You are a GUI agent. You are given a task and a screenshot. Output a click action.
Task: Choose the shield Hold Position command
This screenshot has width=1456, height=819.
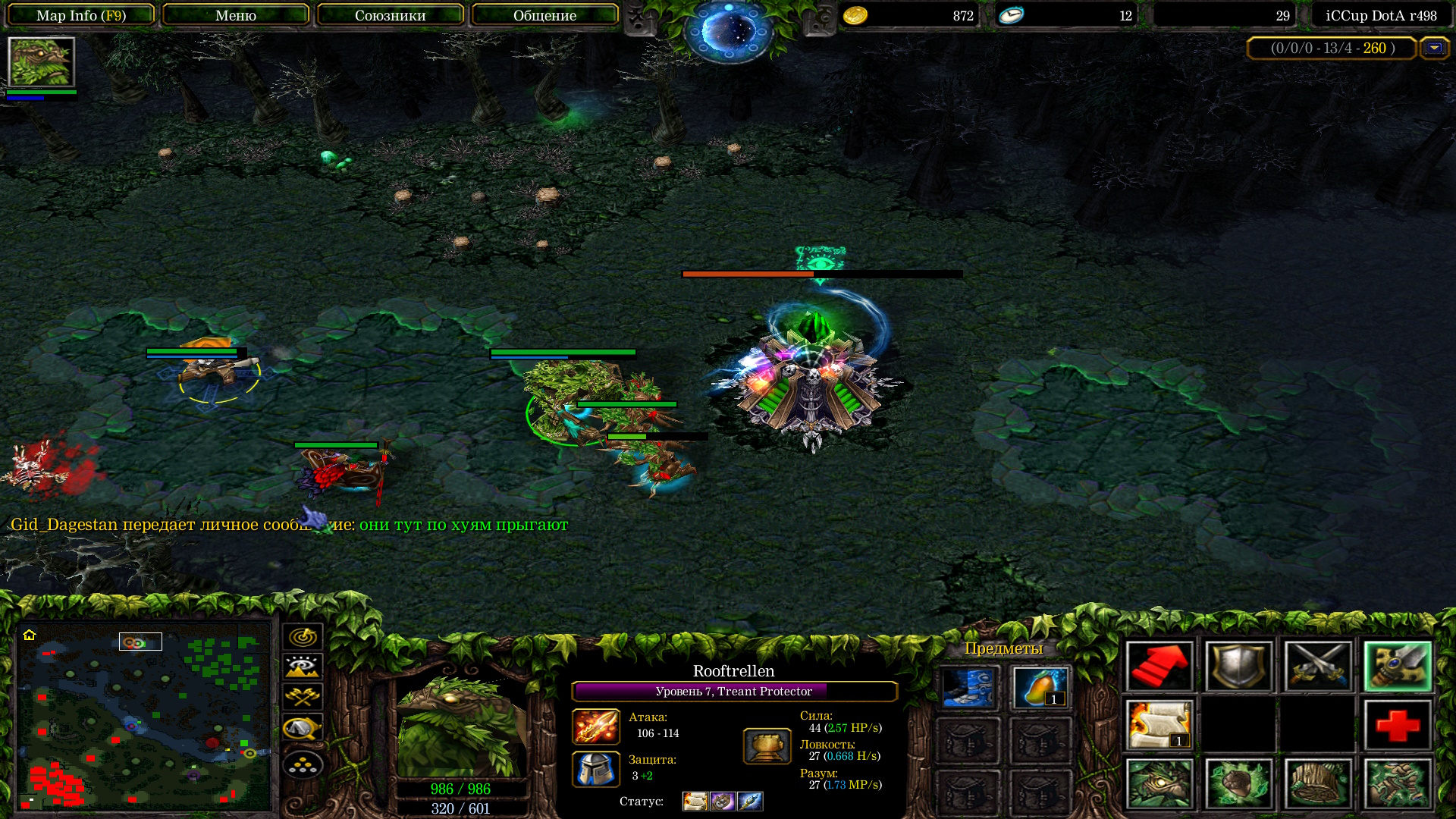pyautogui.click(x=1238, y=666)
